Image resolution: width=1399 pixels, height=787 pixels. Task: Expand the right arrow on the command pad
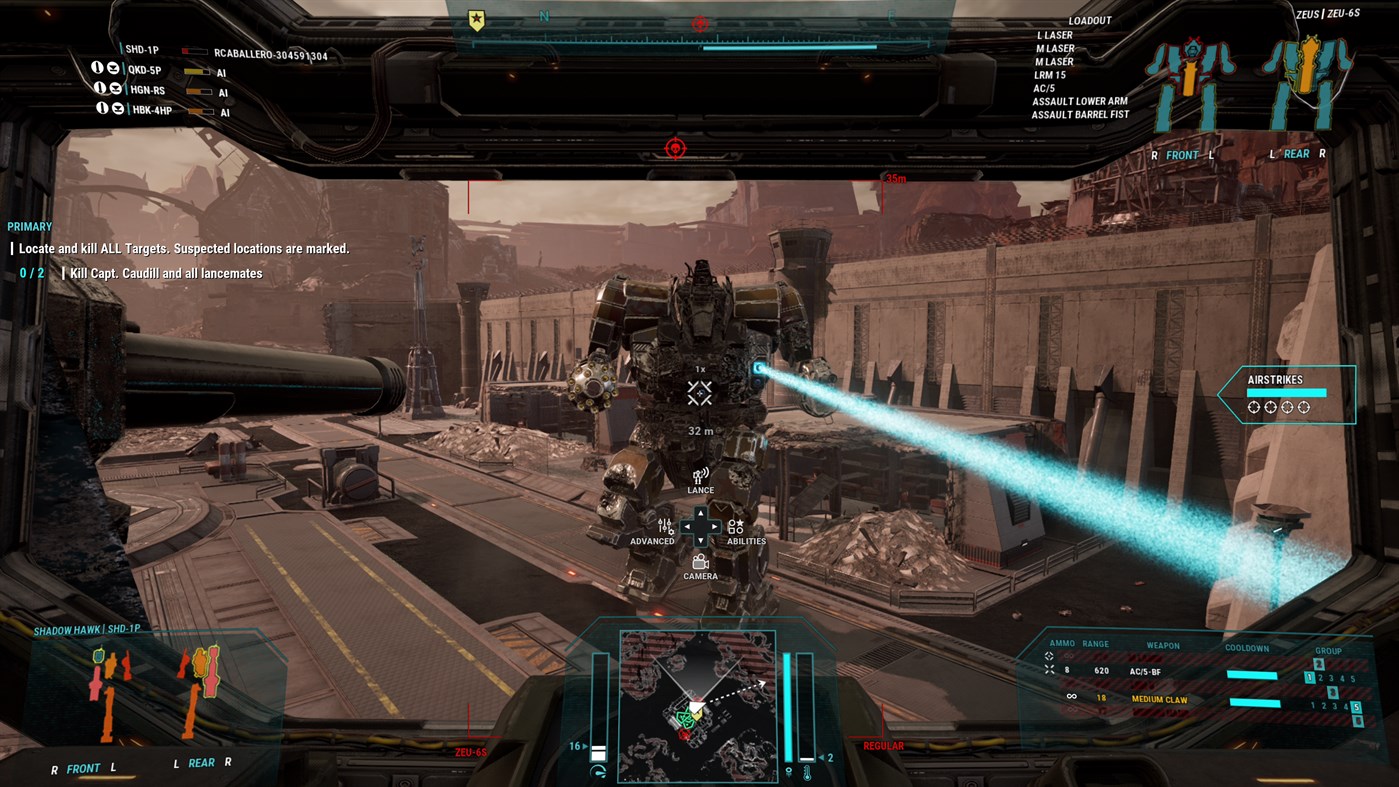713,525
